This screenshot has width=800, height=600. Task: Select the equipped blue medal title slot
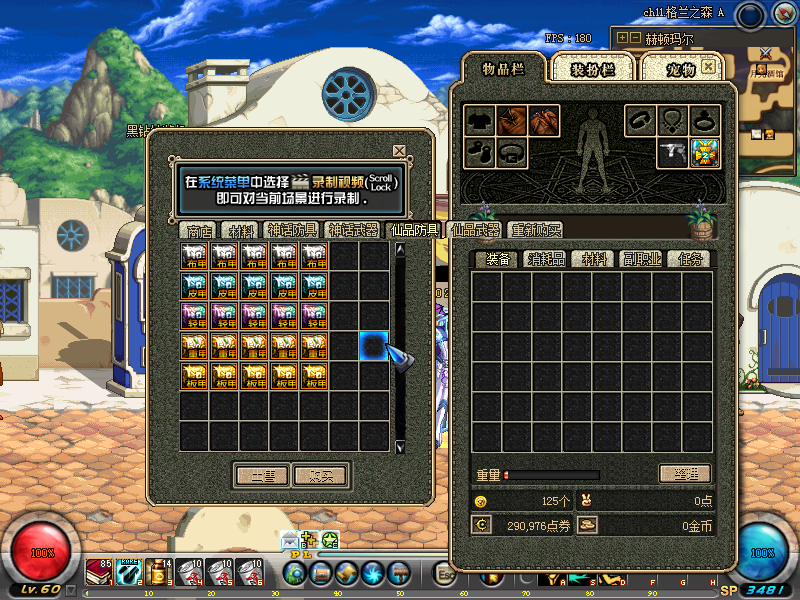click(706, 153)
